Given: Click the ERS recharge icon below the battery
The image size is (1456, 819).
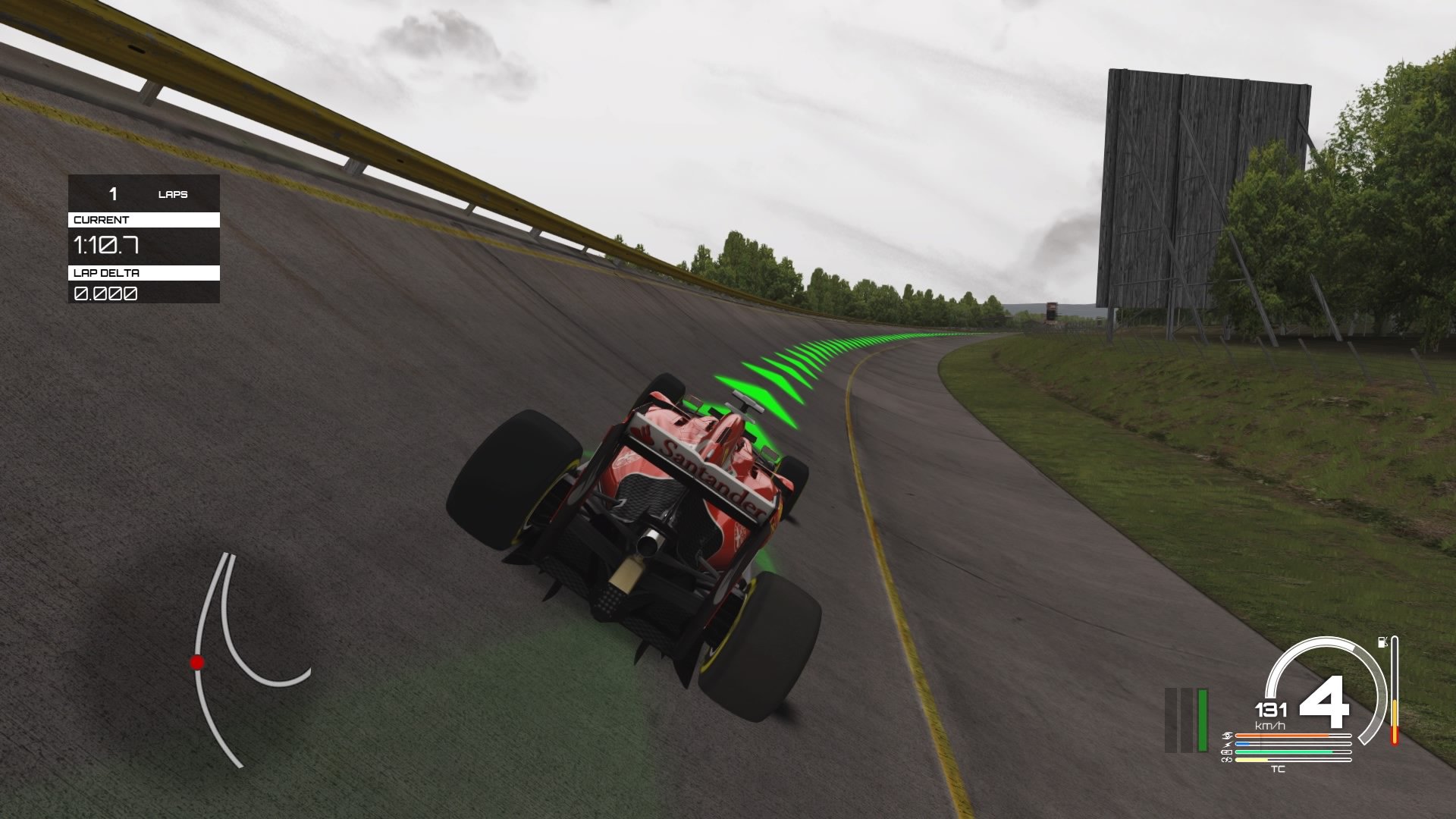Looking at the screenshot, I should pos(1226,760).
